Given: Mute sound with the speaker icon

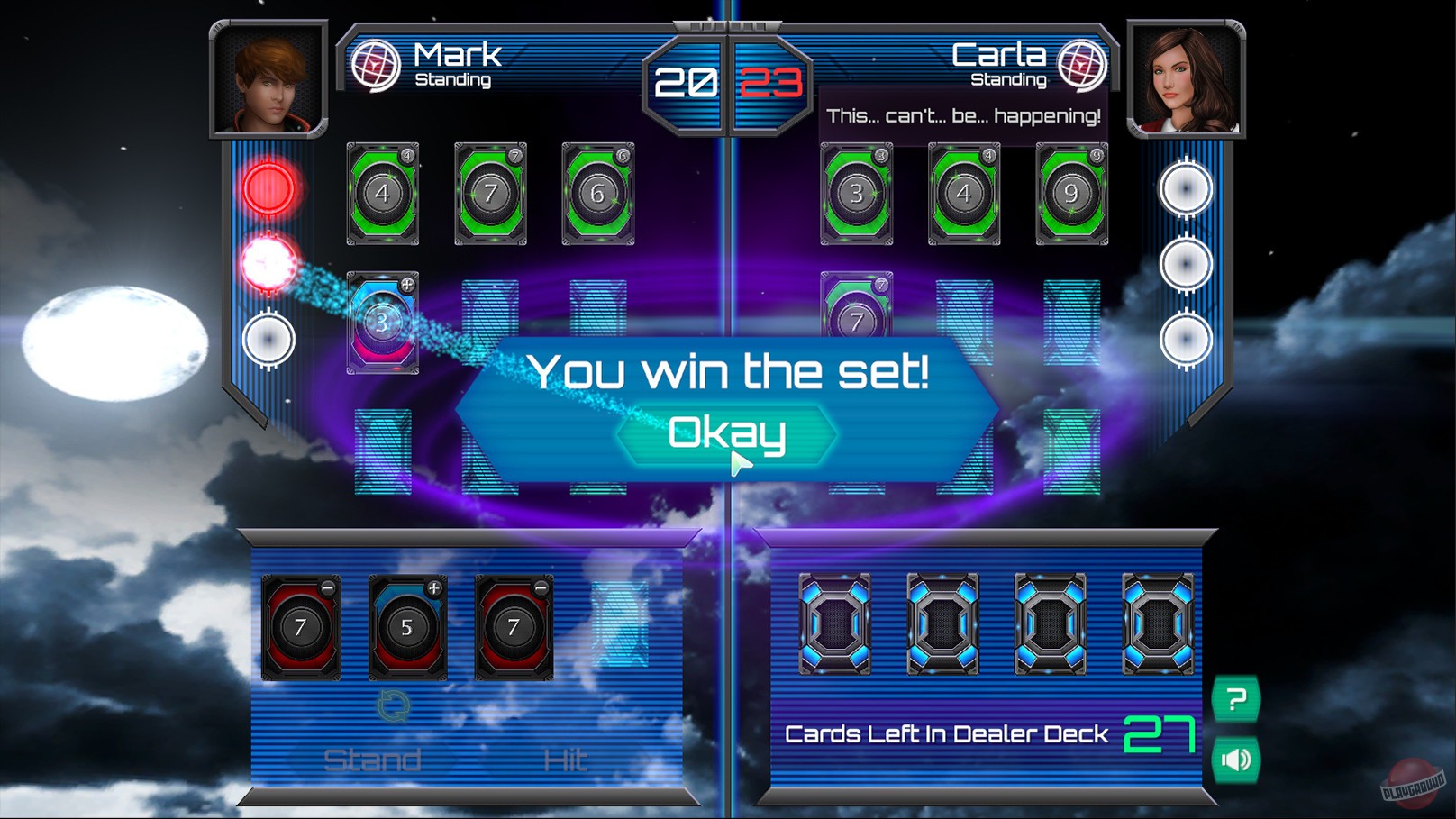Looking at the screenshot, I should coord(1238,758).
